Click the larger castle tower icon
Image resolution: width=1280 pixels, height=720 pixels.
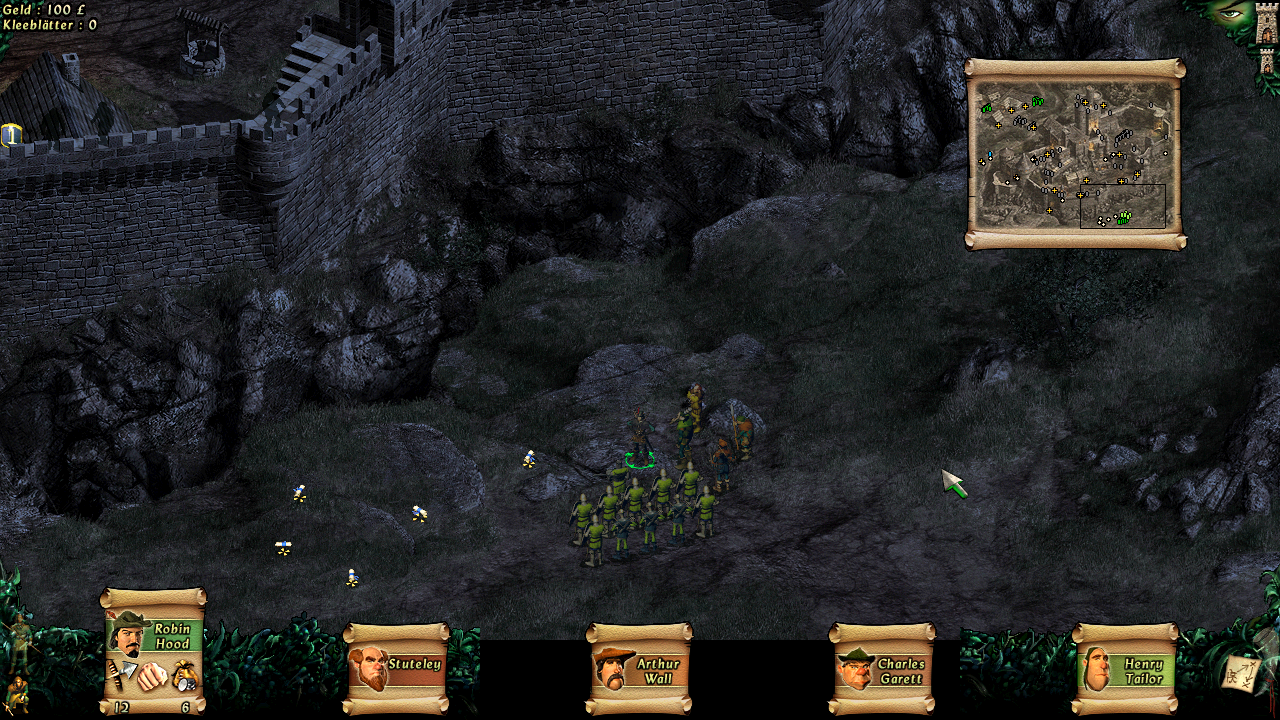1267,25
